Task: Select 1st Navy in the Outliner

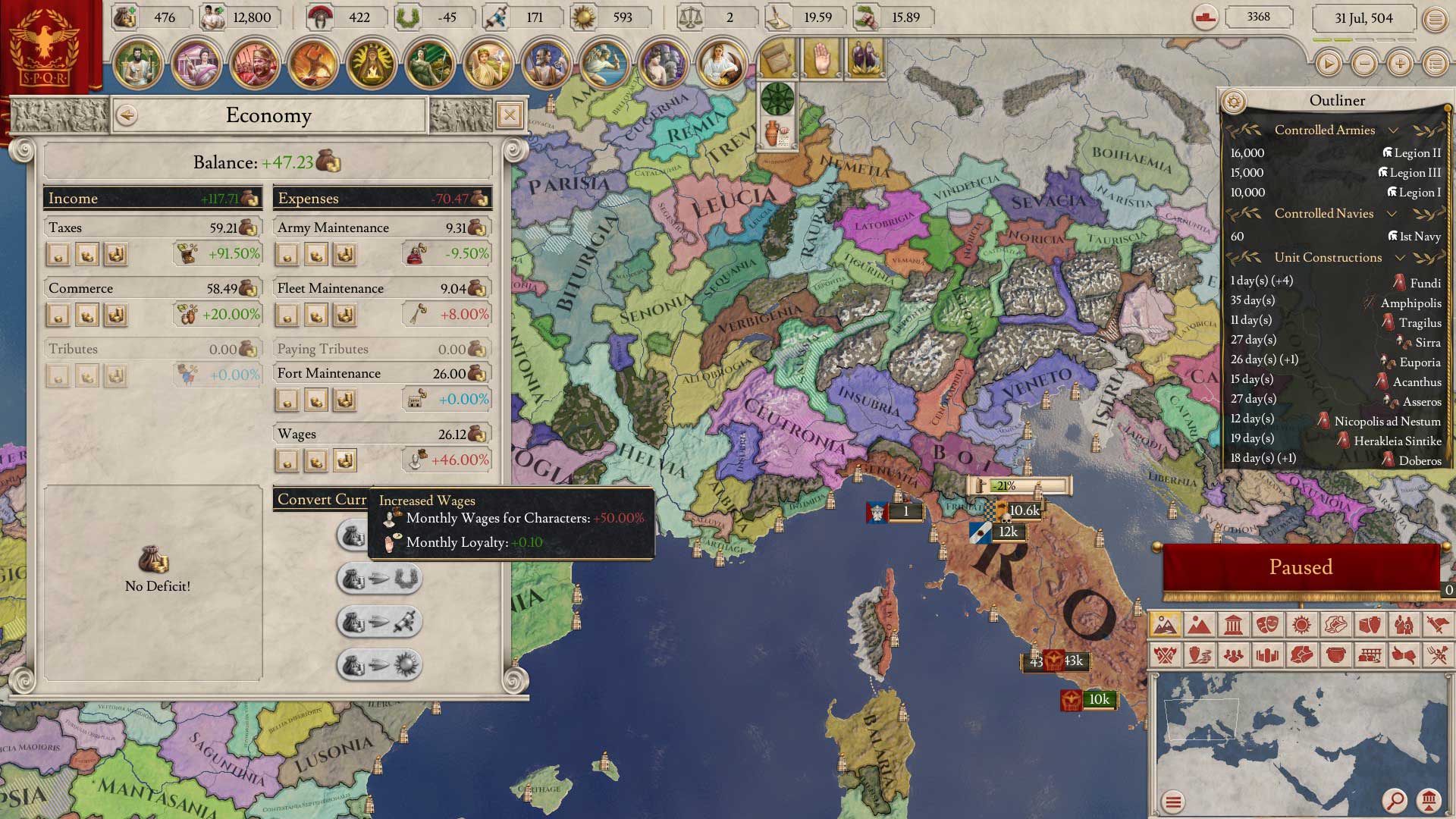Action: 1414,237
